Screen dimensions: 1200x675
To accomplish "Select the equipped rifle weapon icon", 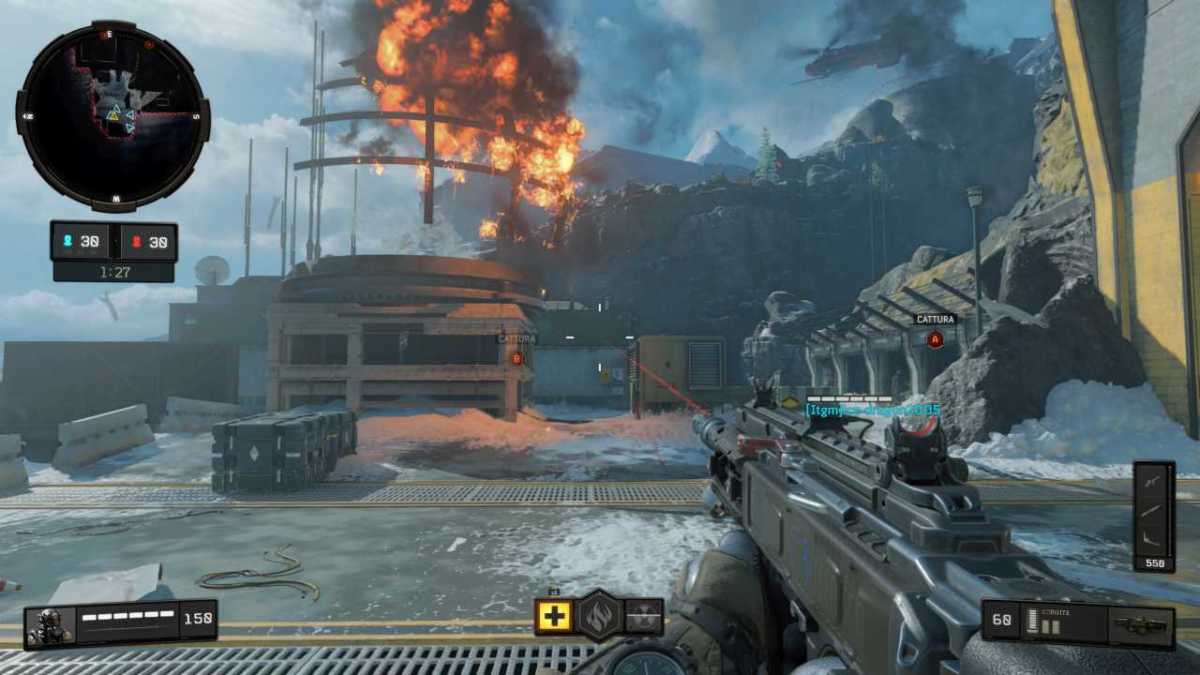I will 1139,626.
